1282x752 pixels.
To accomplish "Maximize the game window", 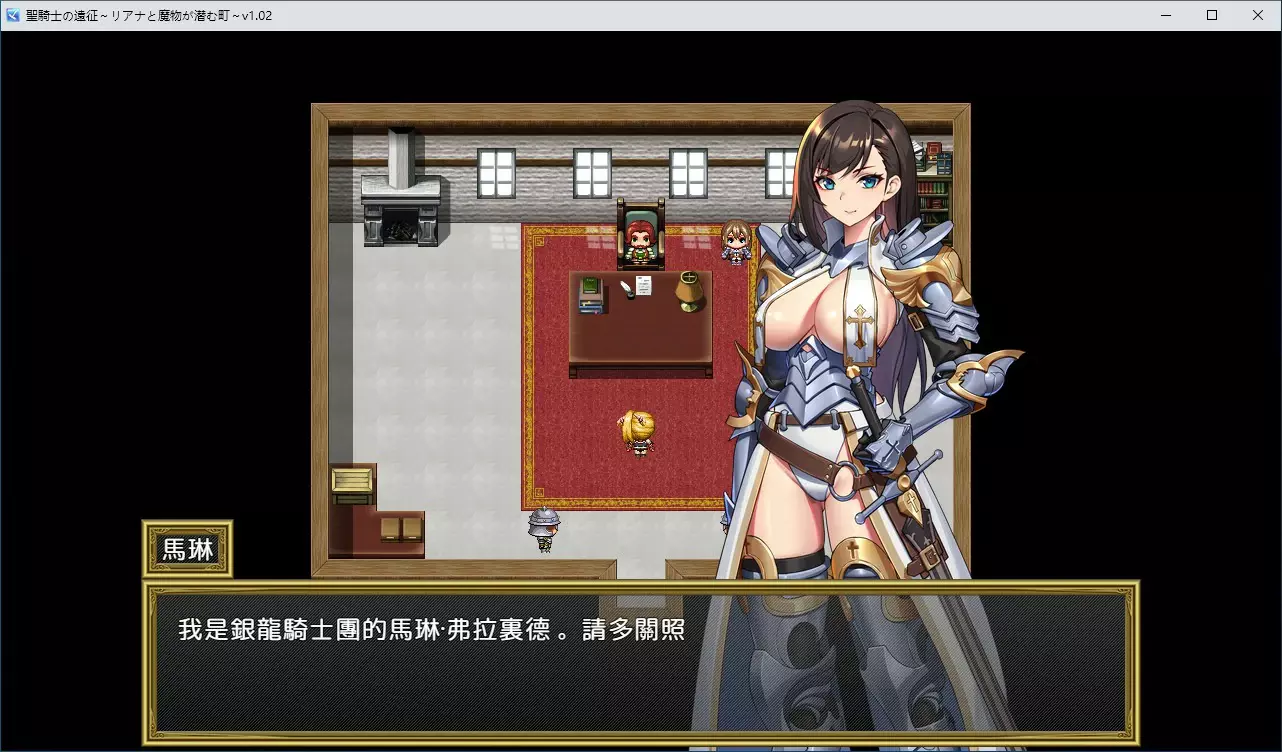I will tap(1212, 15).
